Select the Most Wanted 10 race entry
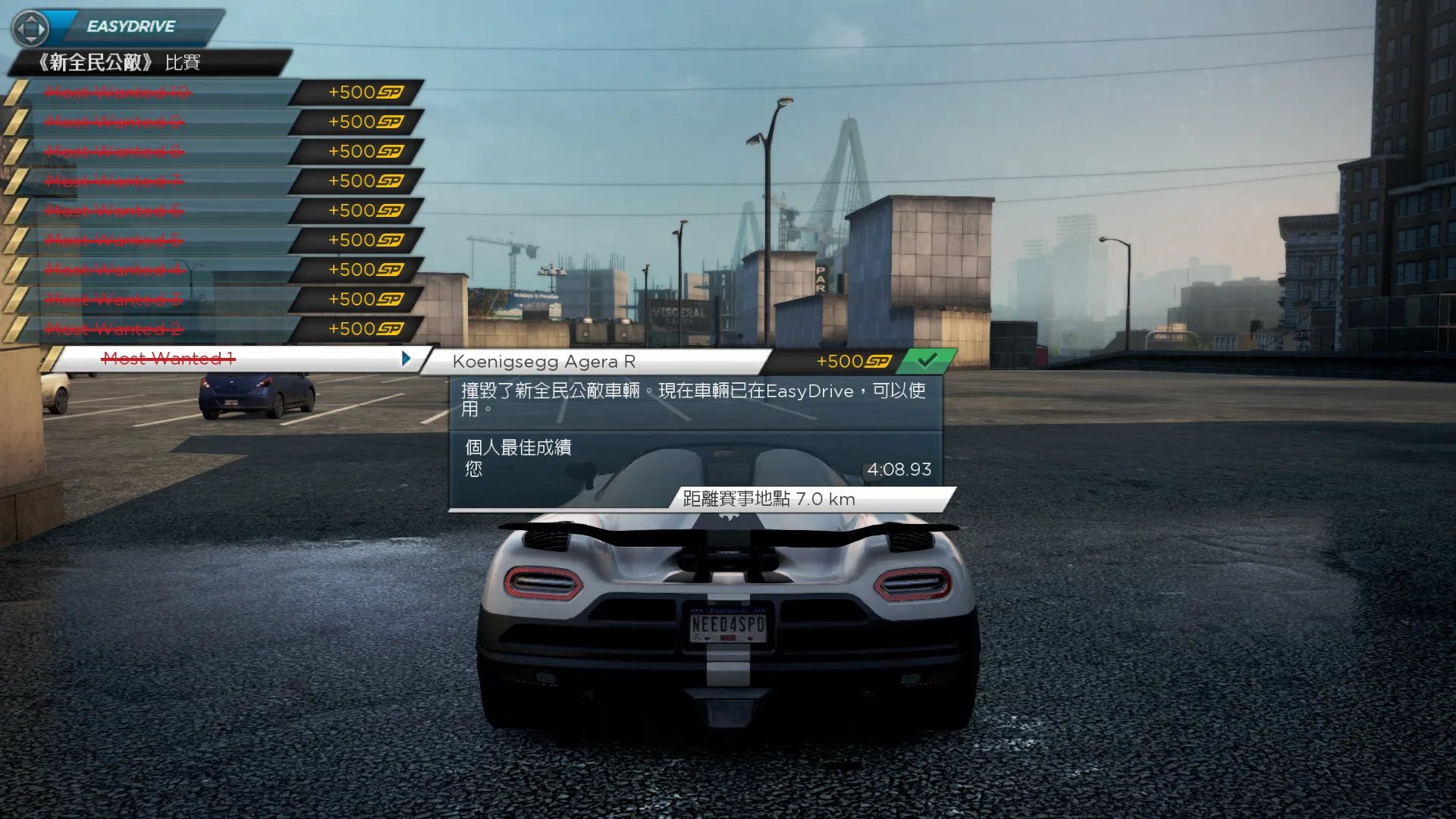 (118, 93)
